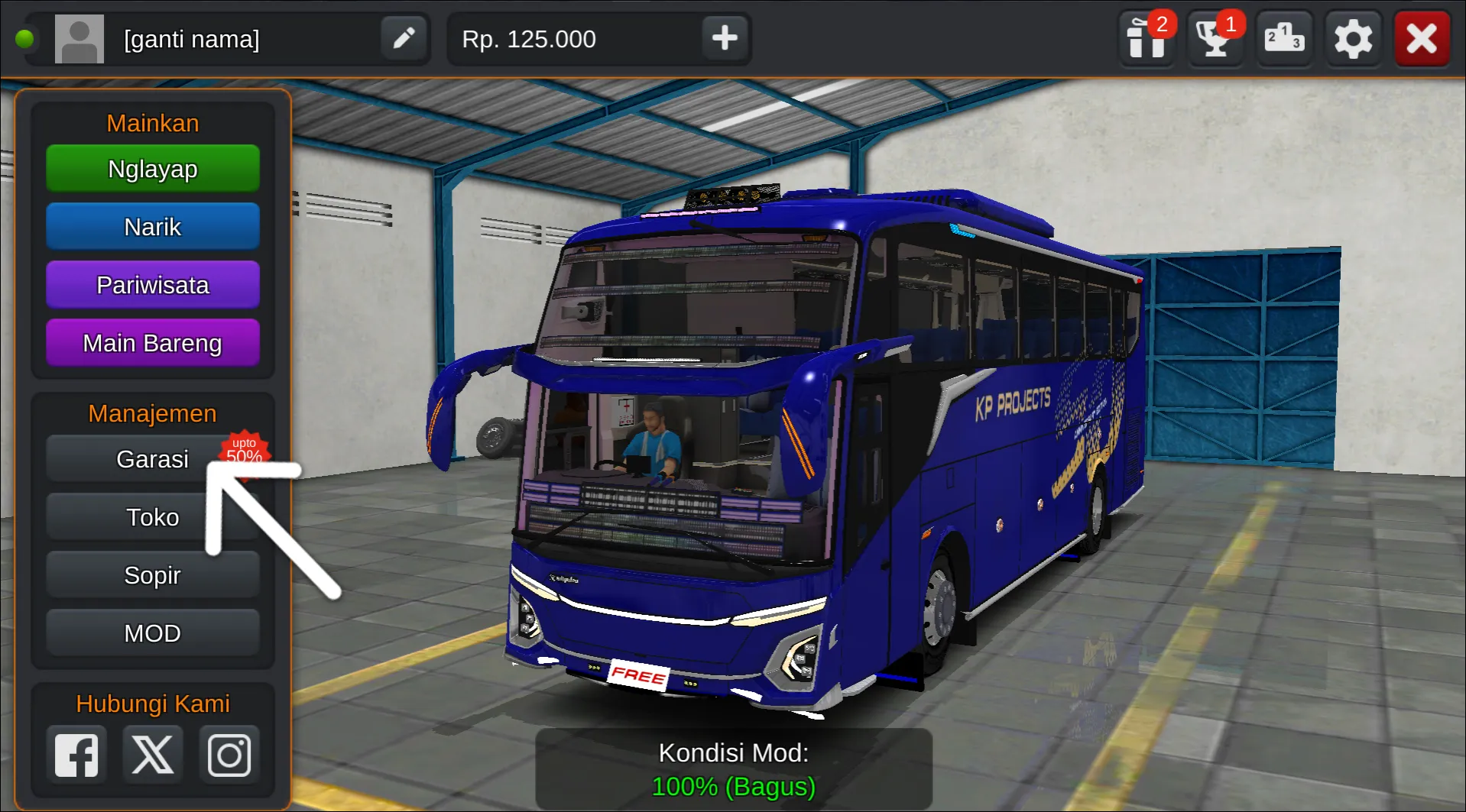Start Nglayap free roam mode
Image resolution: width=1466 pixels, height=812 pixels.
click(x=152, y=168)
